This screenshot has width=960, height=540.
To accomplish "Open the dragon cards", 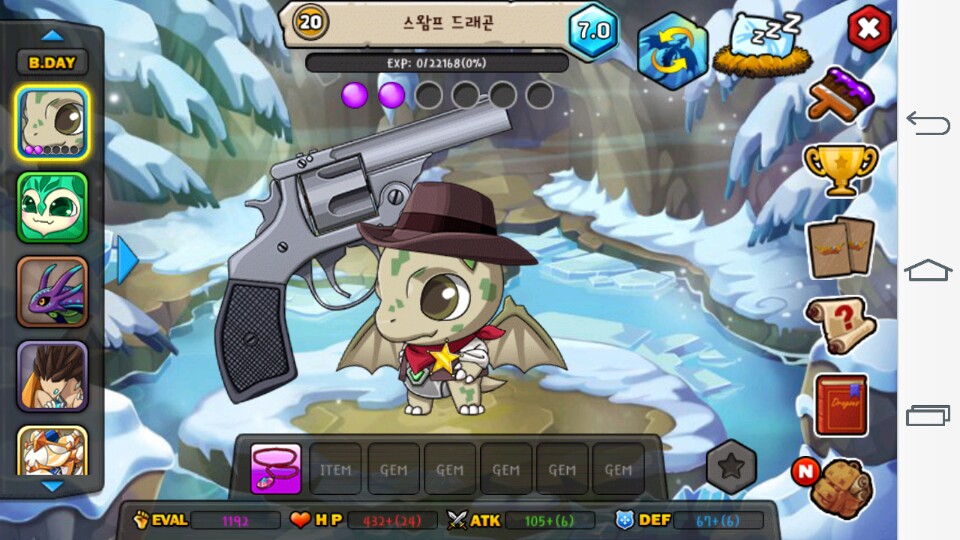I will [840, 246].
